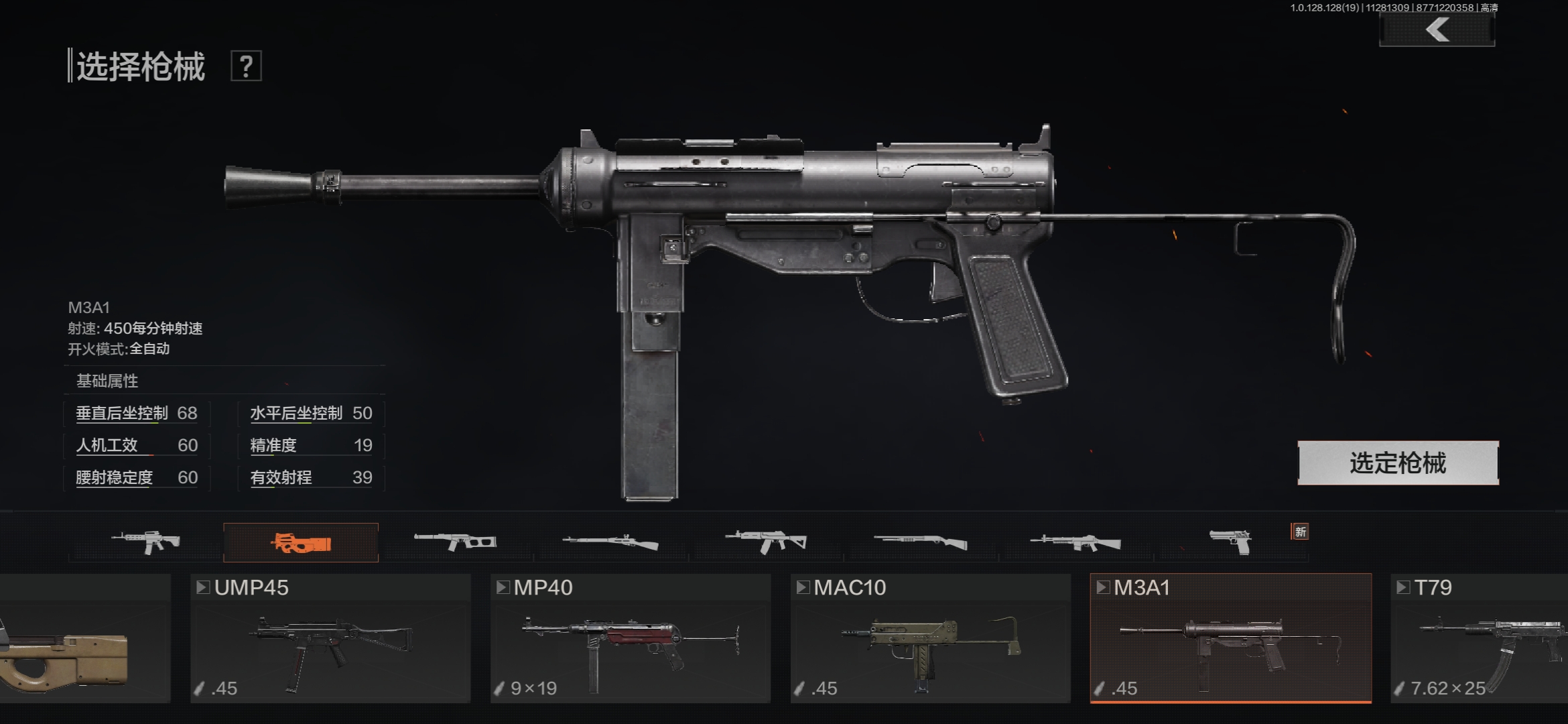This screenshot has height=724, width=1568.
Task: Select the M3A1 weapon card
Action: point(1230,638)
